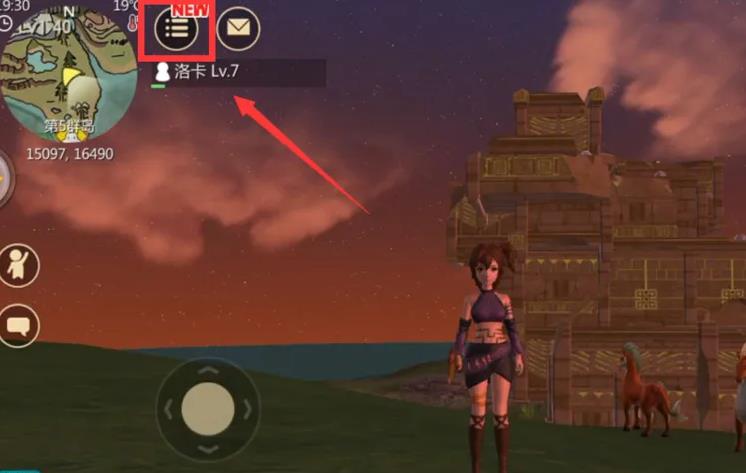Tap the virtual joystick's right arrow
The image size is (746, 473).
coord(246,409)
